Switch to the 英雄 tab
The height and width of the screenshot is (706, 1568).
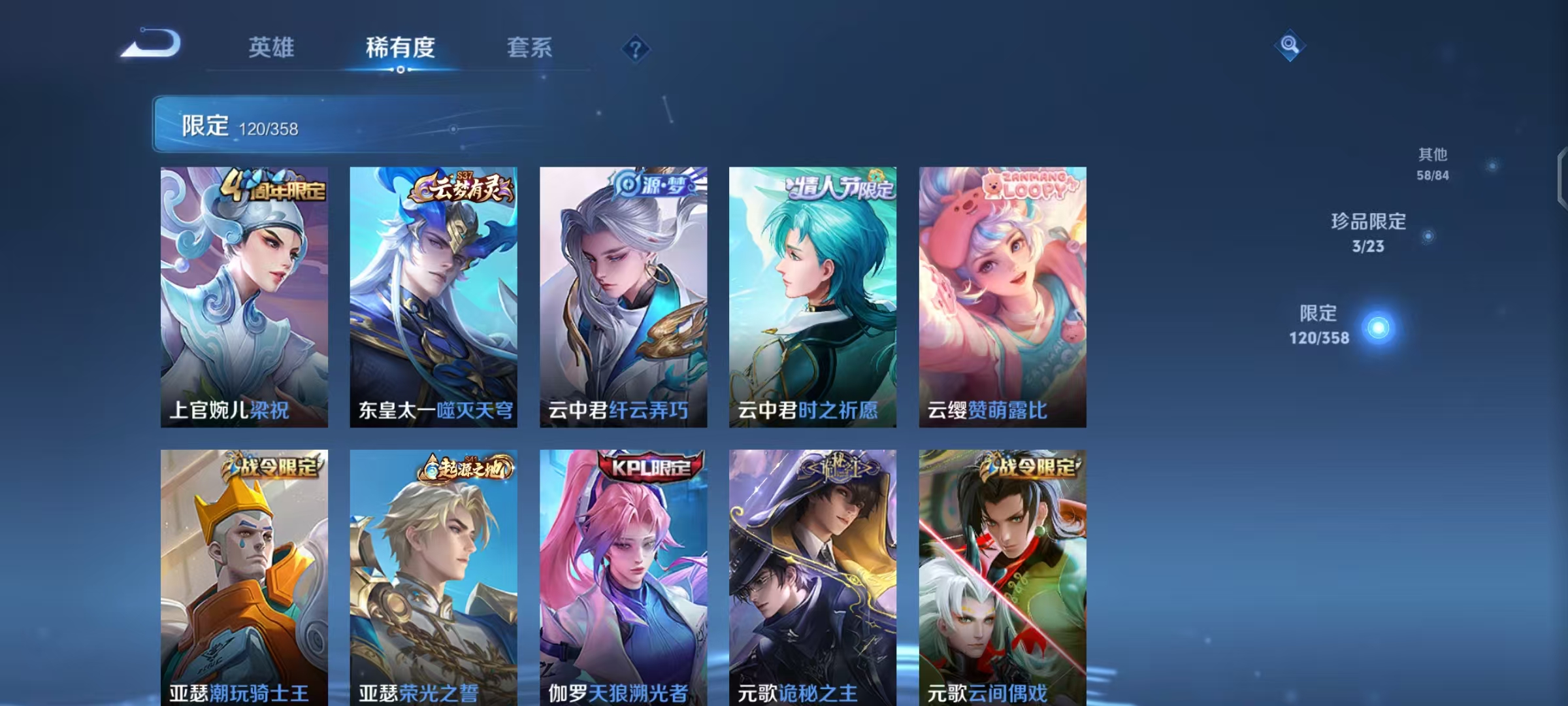(272, 48)
